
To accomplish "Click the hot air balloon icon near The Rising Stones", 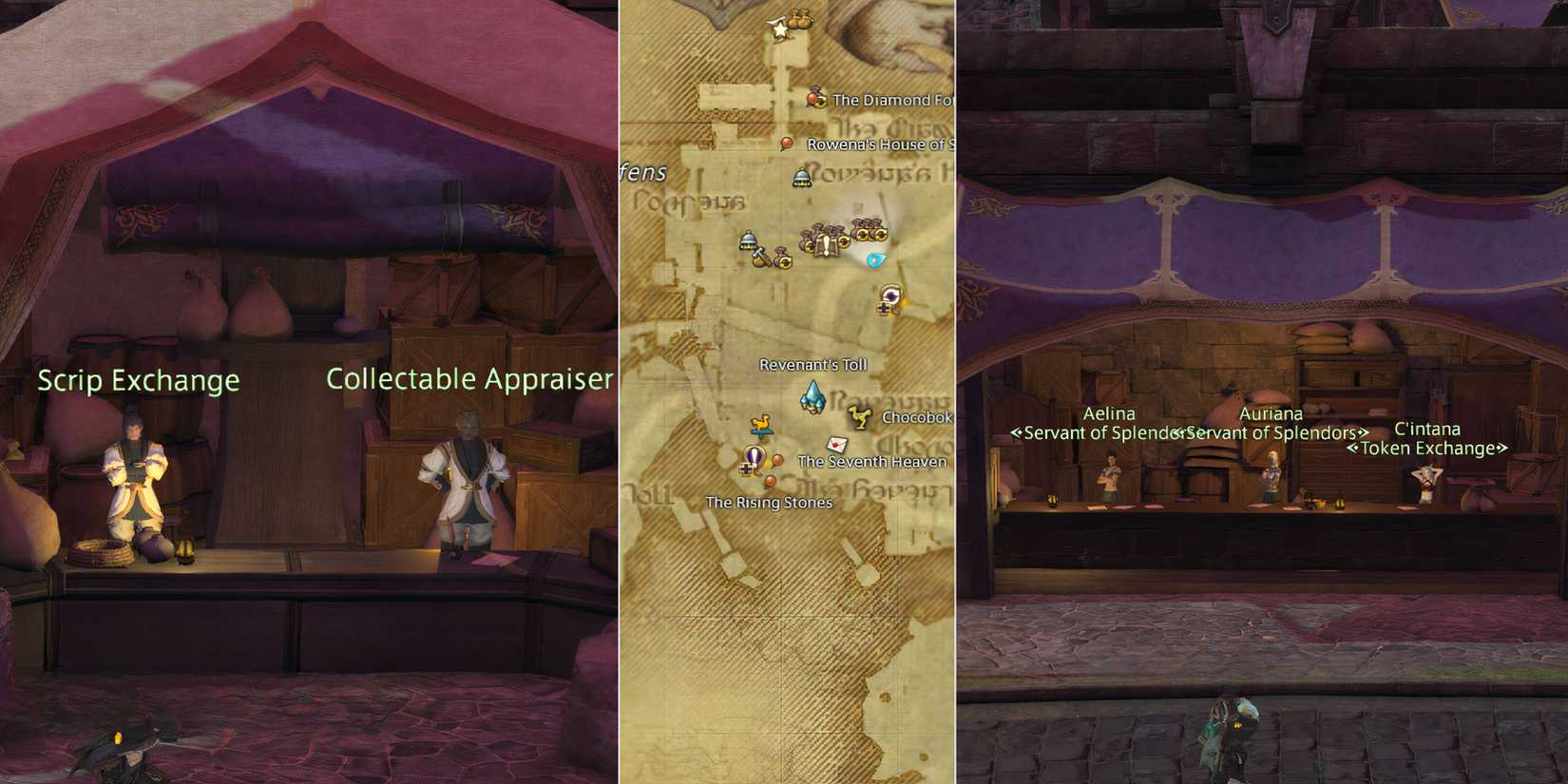I will pos(755,455).
